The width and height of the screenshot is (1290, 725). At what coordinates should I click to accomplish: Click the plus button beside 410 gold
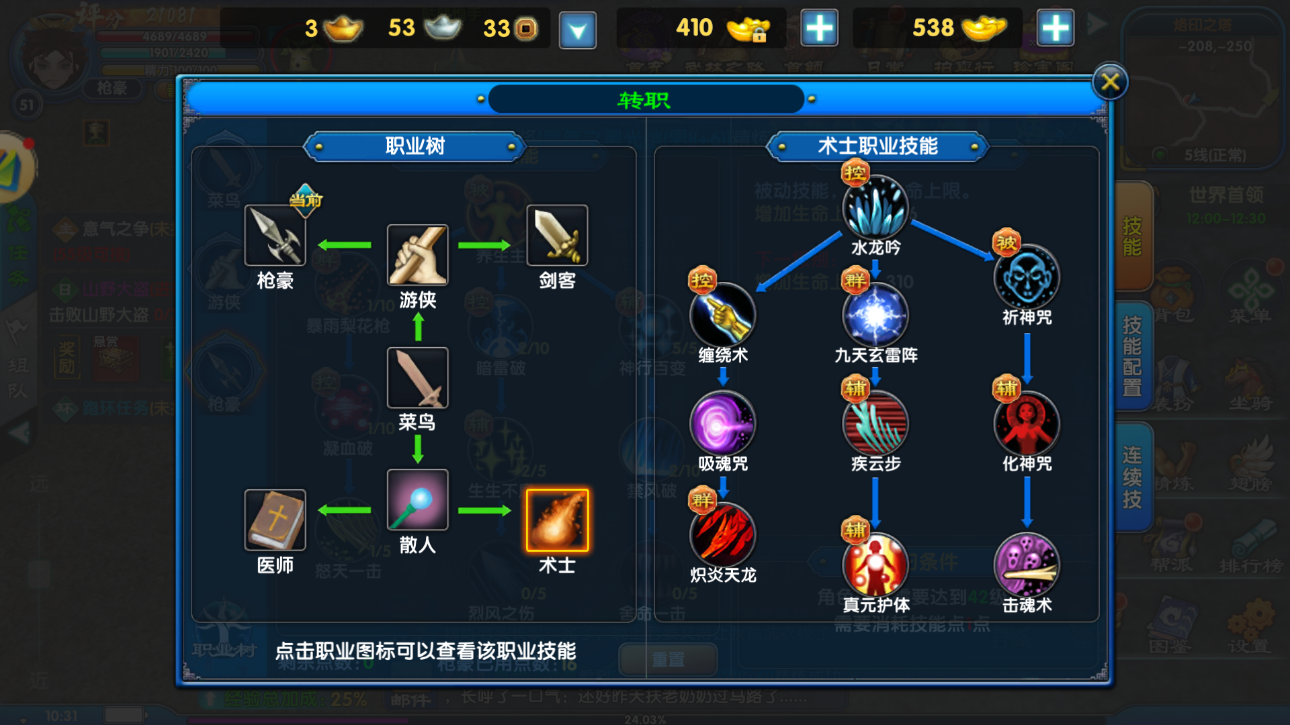tap(819, 27)
